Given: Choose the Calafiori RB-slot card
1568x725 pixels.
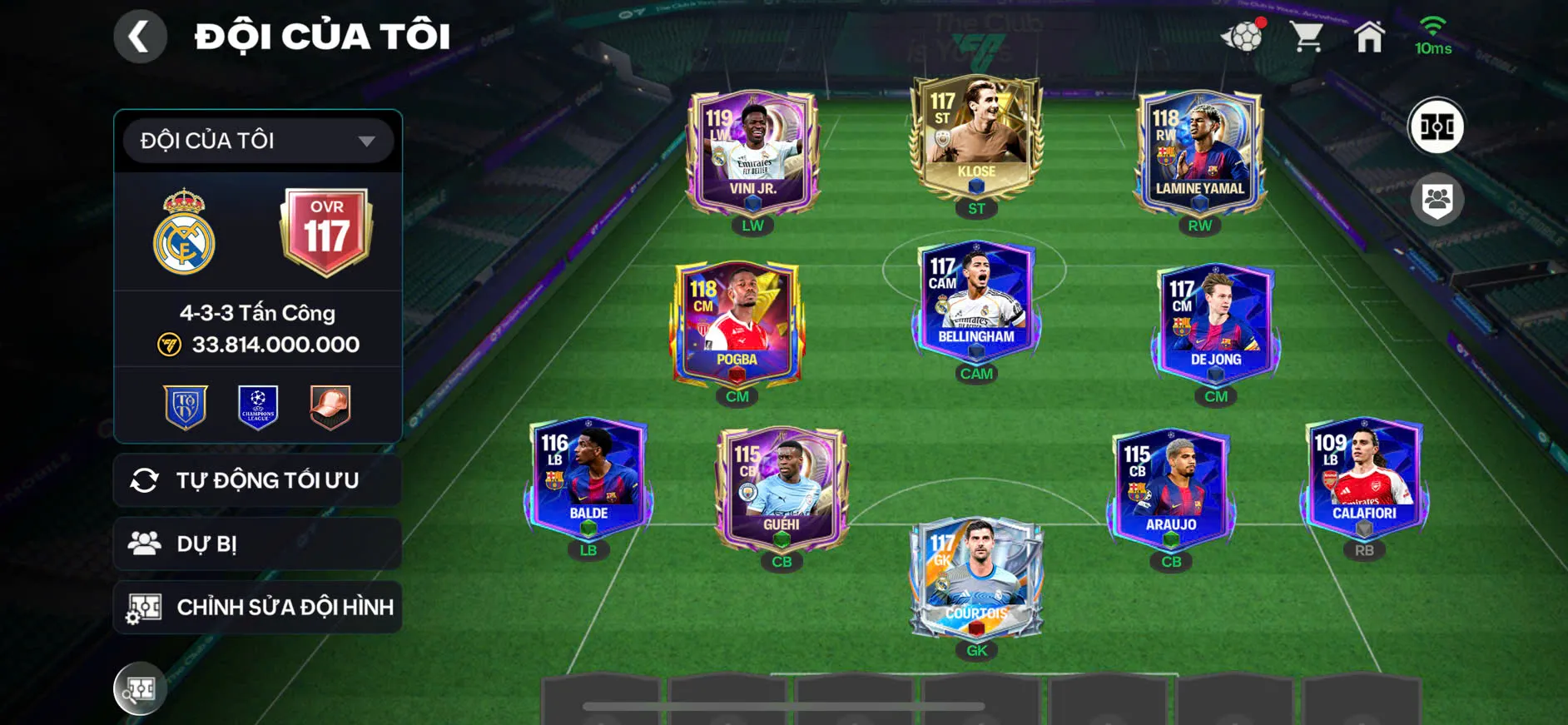Looking at the screenshot, I should 1364,479.
